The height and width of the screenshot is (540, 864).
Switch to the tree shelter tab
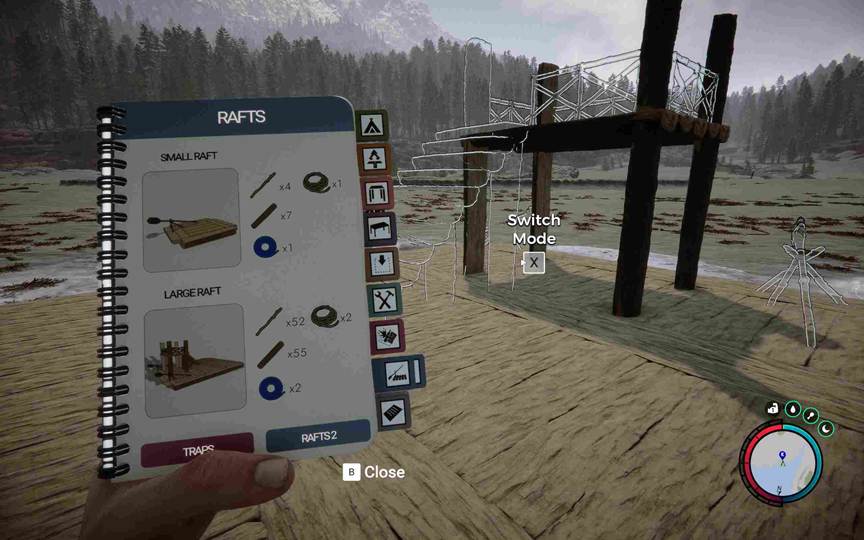coord(374,158)
